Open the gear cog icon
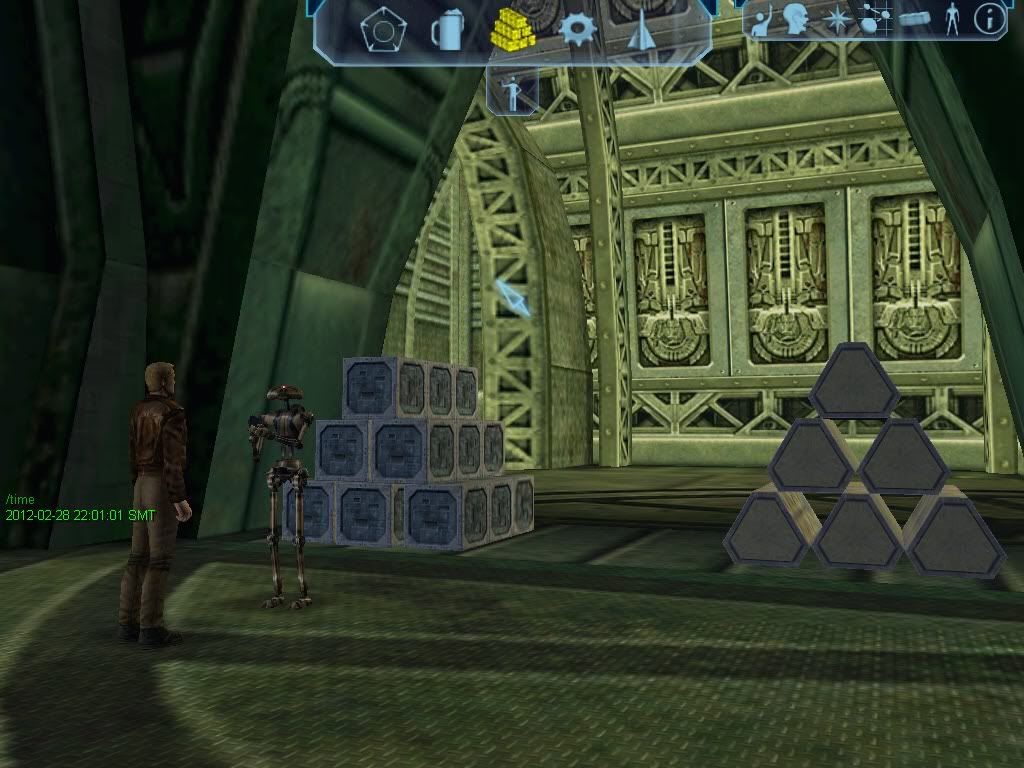The image size is (1024, 768). [x=578, y=29]
